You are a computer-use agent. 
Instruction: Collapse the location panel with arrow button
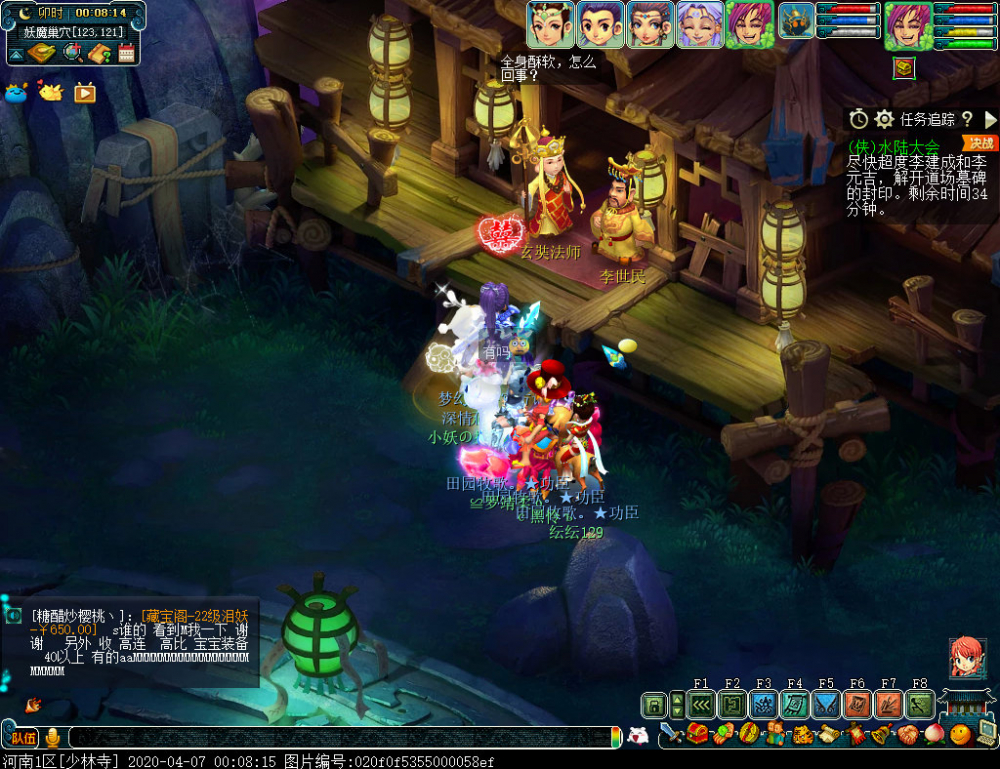pos(16,54)
